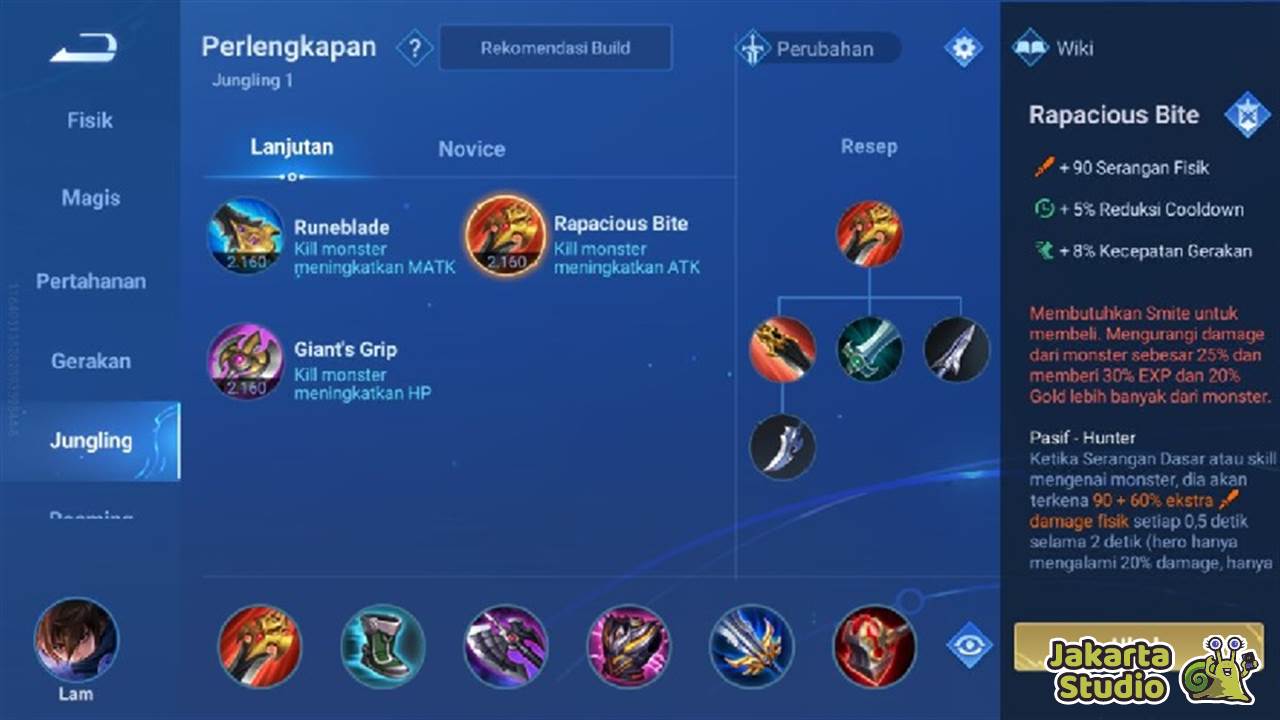This screenshot has height=720, width=1280.
Task: Click the red helmet item in bottom bar
Action: 873,648
